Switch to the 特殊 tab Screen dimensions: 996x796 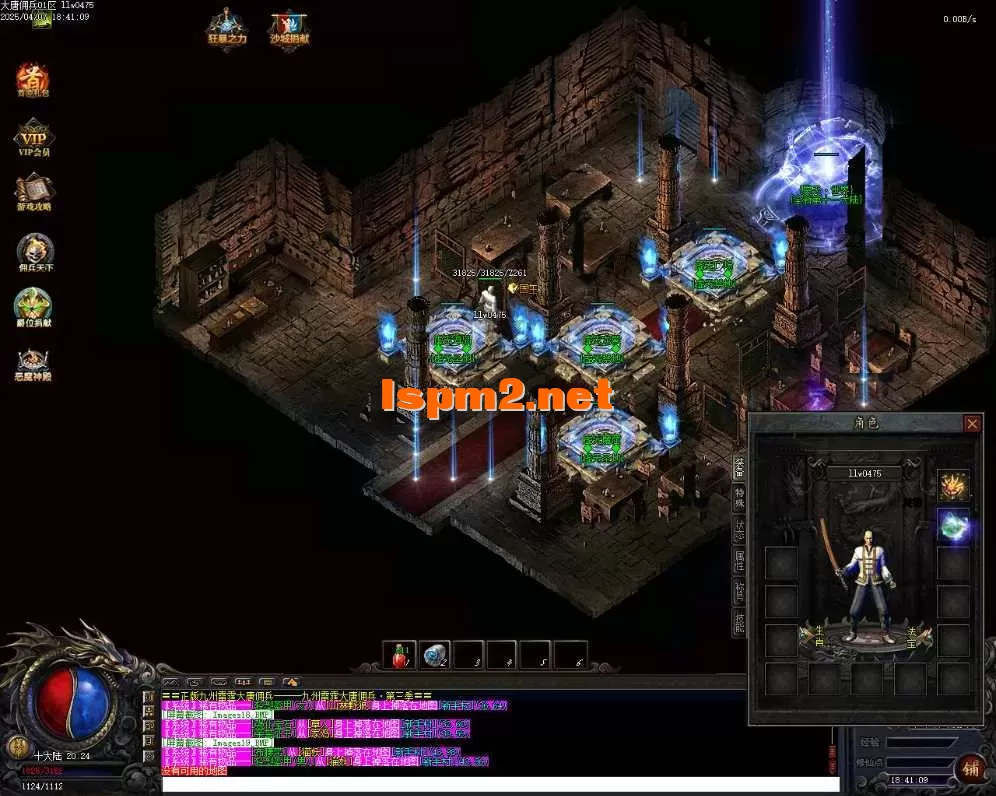click(x=739, y=497)
